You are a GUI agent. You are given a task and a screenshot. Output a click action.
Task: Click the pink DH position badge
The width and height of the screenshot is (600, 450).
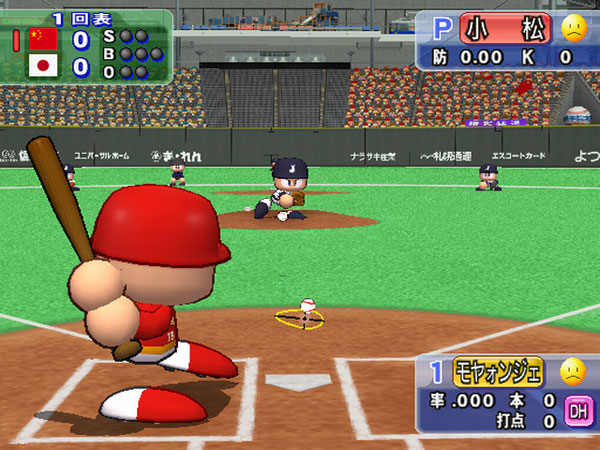pyautogui.click(x=578, y=410)
